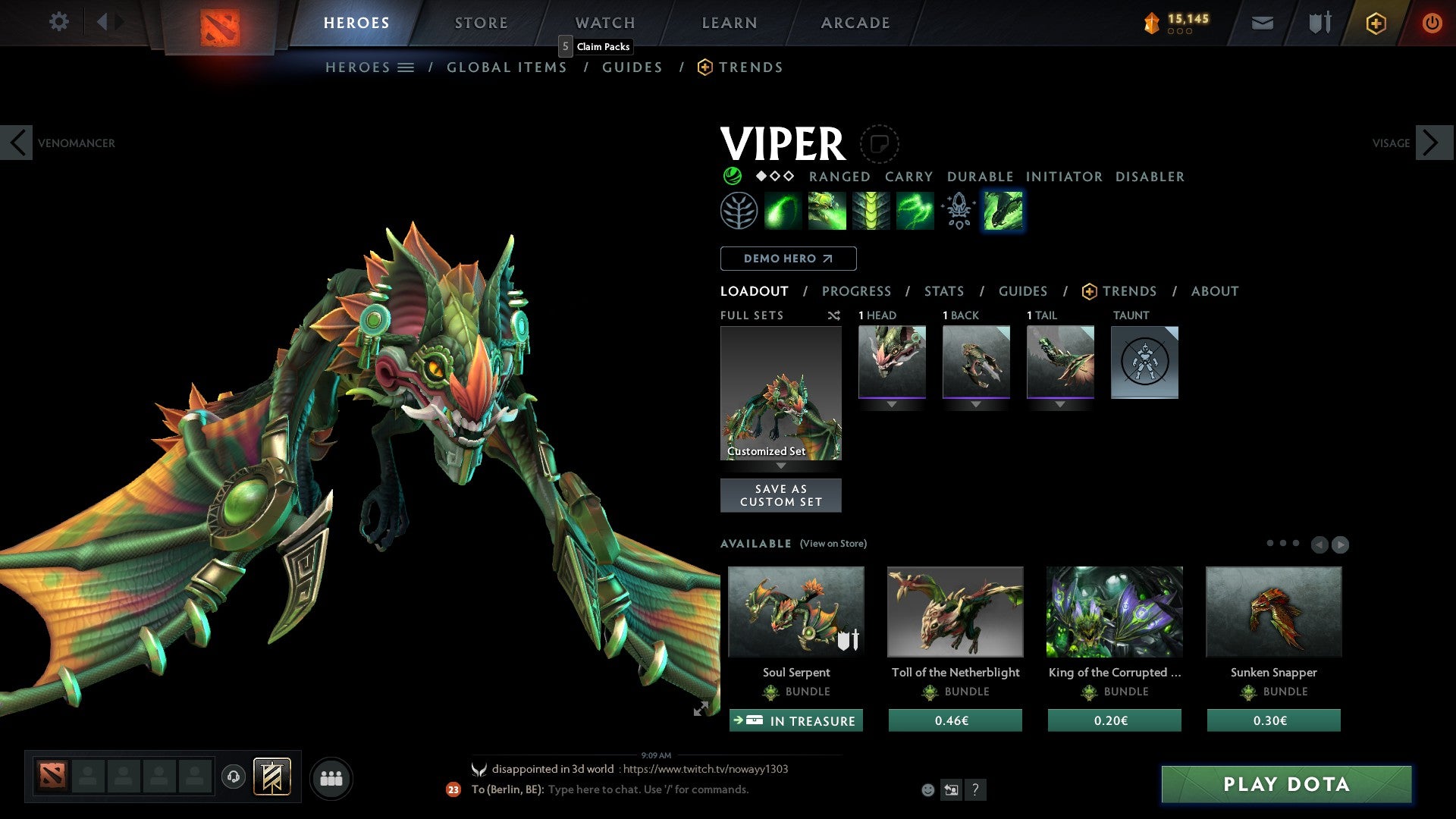Image resolution: width=1456 pixels, height=819 pixels.
Task: Toggle the emoticon icon in chat bar
Action: 927,789
